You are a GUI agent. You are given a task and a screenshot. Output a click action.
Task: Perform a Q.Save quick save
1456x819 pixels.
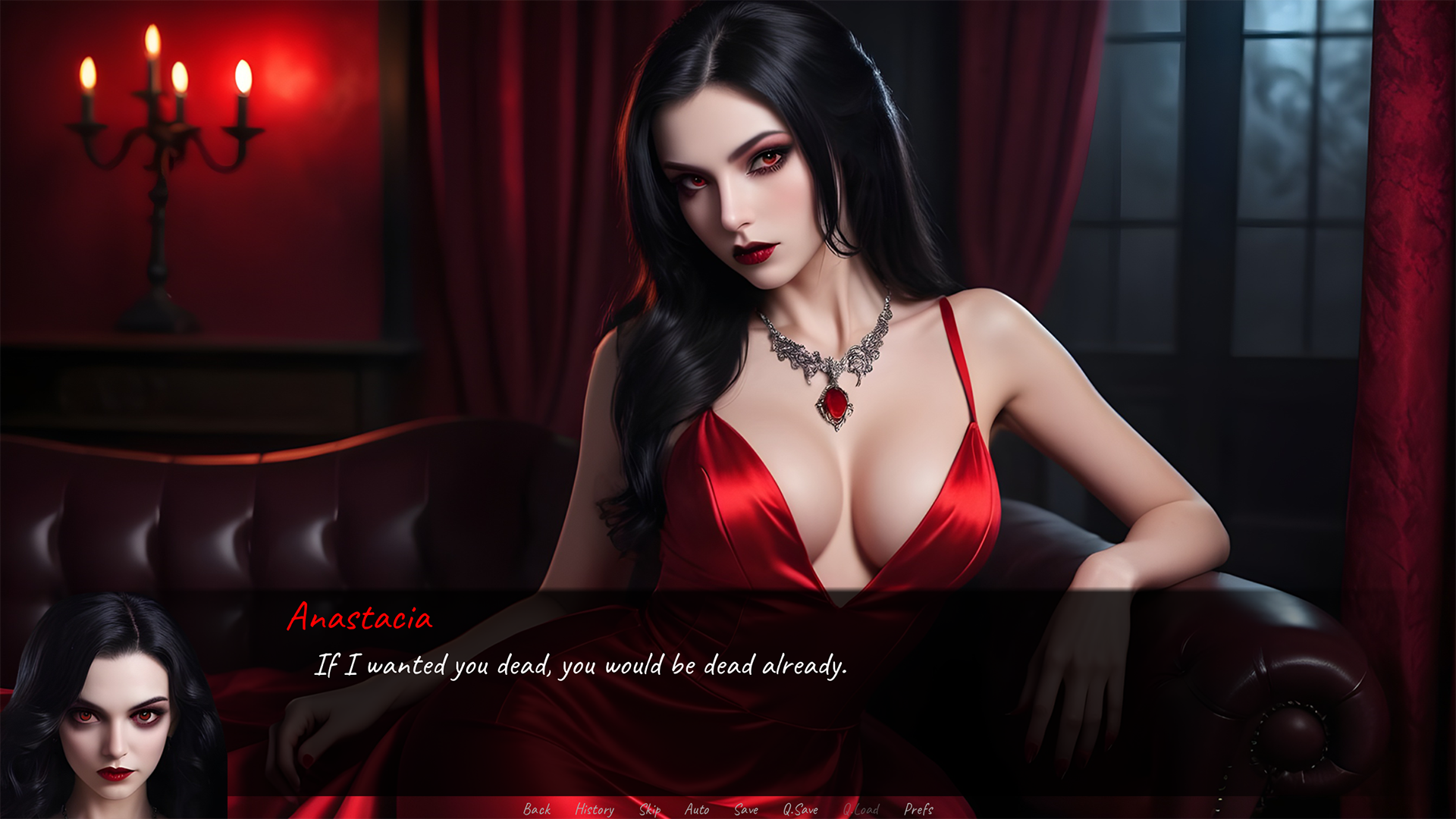click(802, 810)
